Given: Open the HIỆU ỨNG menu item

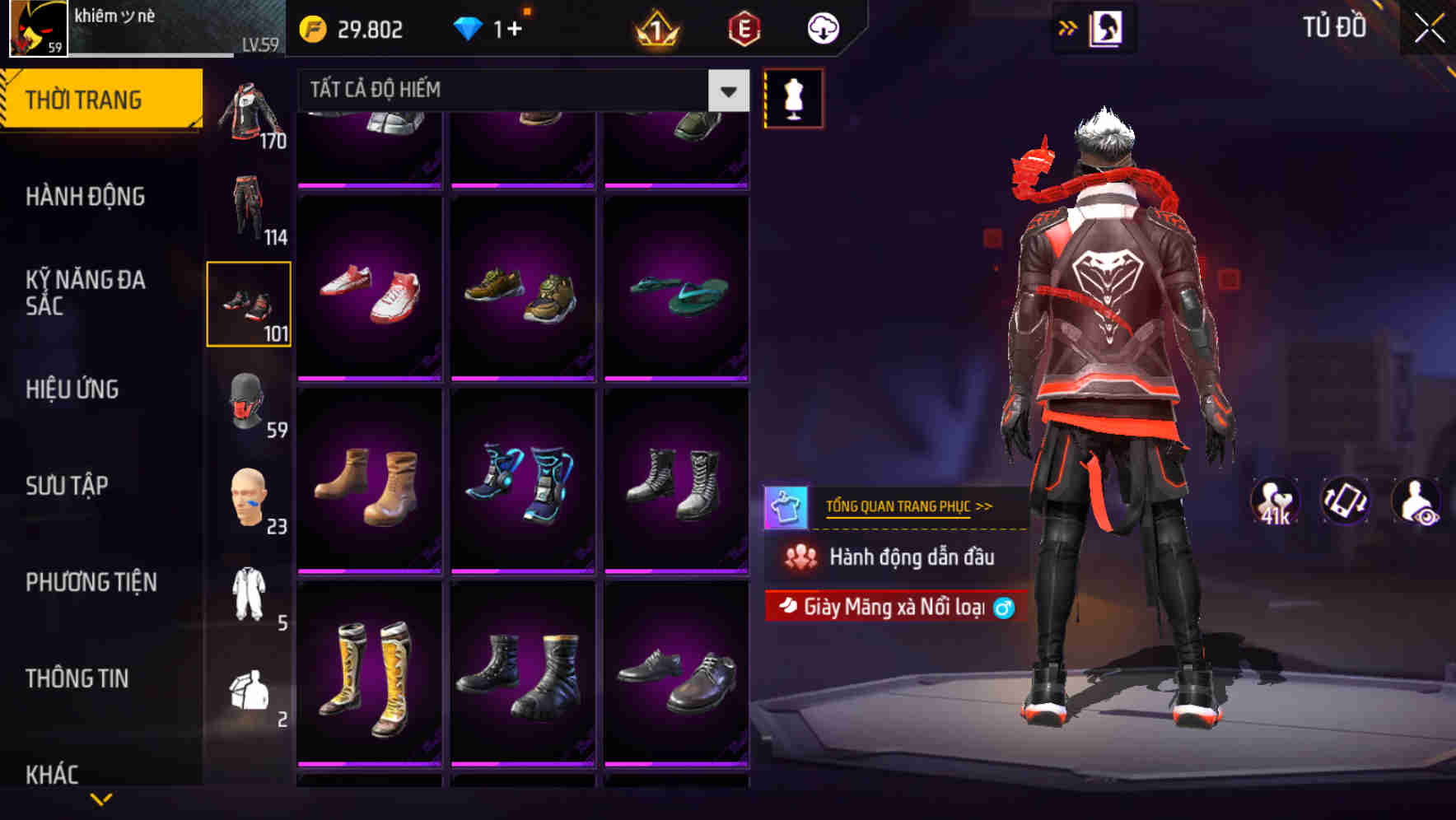Looking at the screenshot, I should [74, 389].
